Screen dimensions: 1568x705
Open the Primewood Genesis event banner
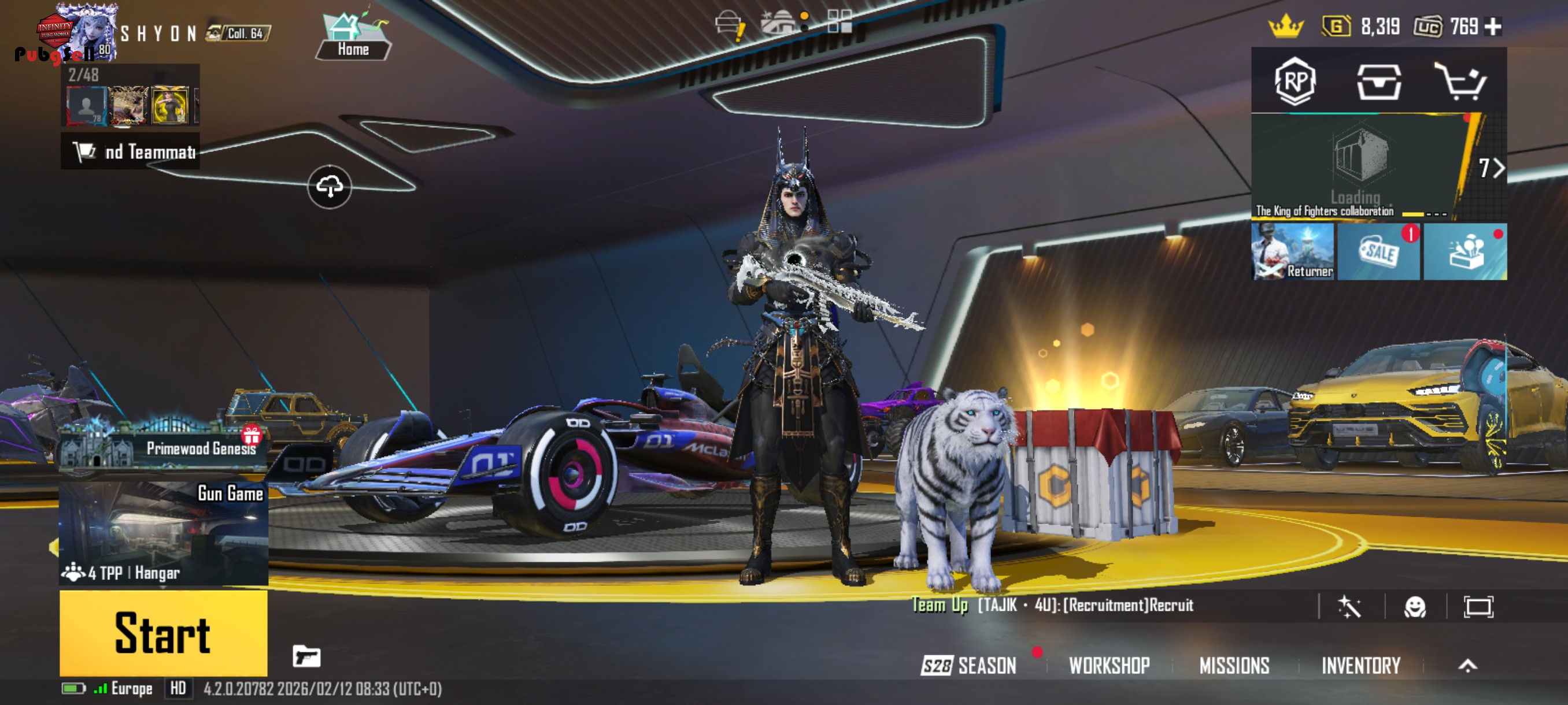(x=163, y=448)
